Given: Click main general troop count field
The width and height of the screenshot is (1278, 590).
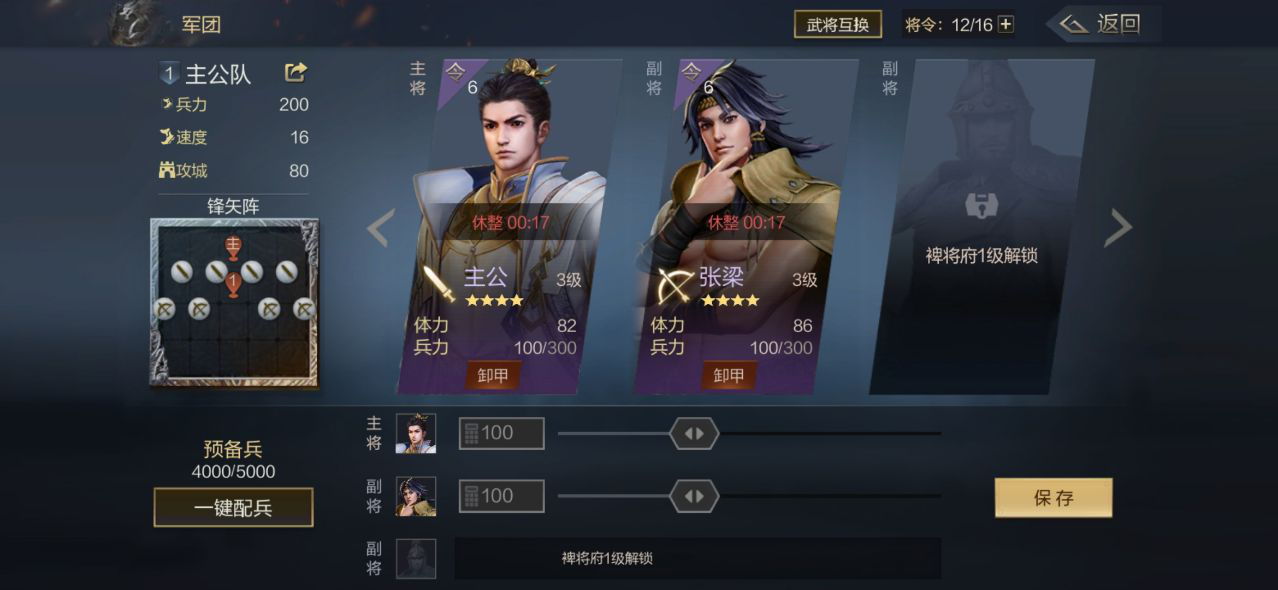Looking at the screenshot, I should pos(502,433).
